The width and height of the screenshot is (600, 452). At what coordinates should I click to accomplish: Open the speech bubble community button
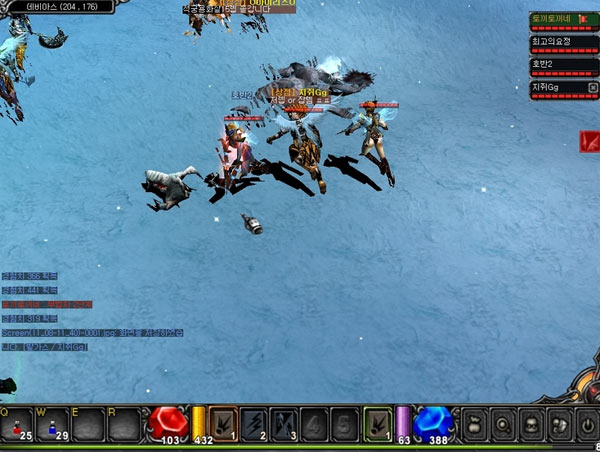(x=559, y=424)
